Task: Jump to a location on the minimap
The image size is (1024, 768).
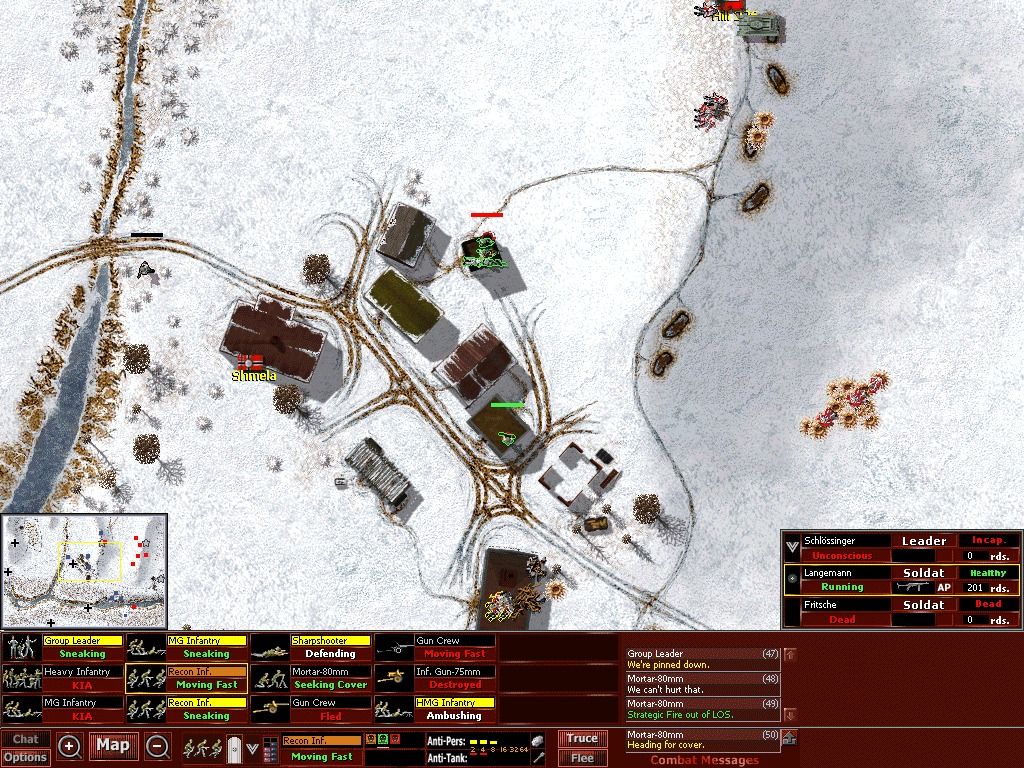Action: click(84, 571)
